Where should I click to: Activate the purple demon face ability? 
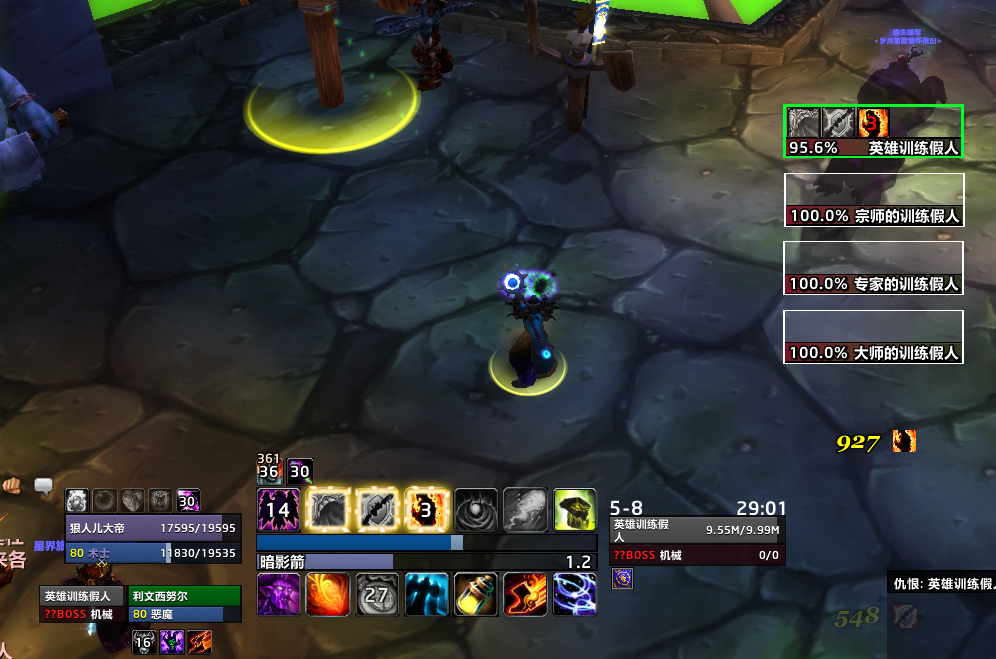click(278, 594)
